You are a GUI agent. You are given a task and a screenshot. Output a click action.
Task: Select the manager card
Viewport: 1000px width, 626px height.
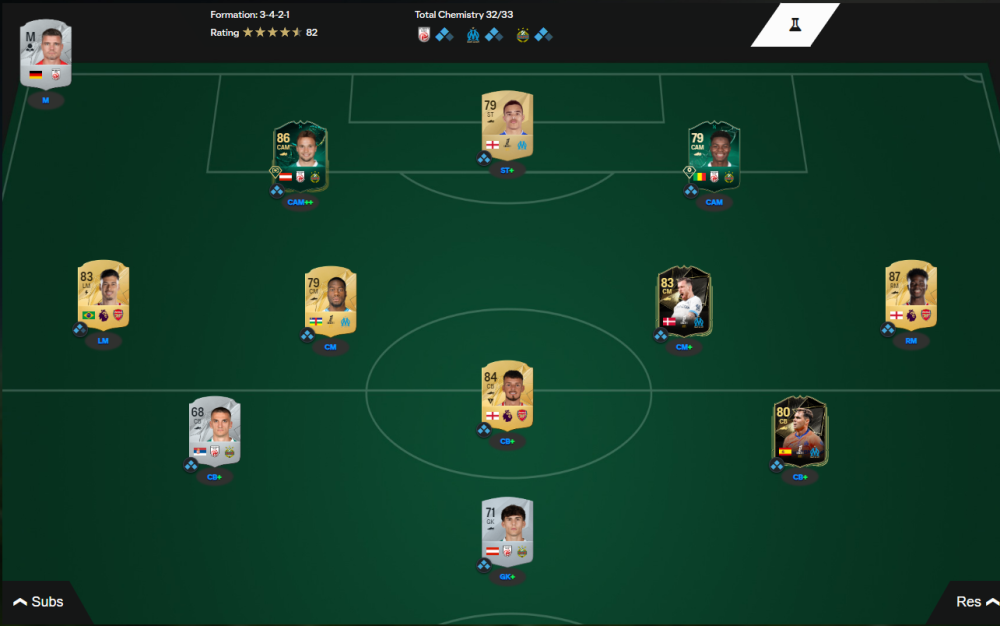(x=46, y=56)
